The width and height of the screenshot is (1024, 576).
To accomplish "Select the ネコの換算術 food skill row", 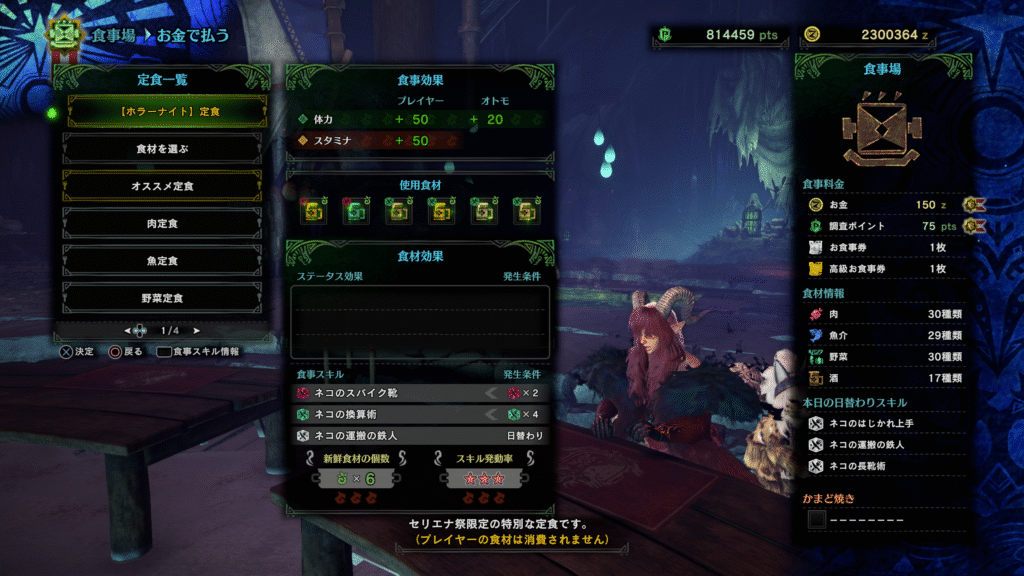I will pyautogui.click(x=420, y=414).
